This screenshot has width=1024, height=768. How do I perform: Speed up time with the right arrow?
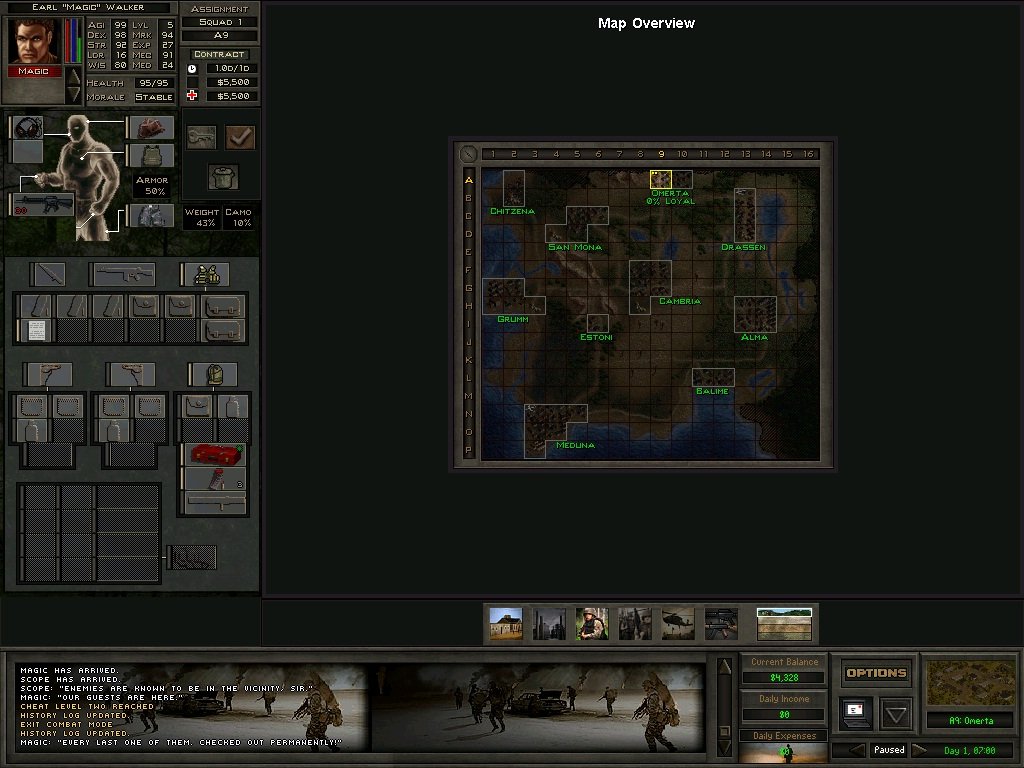[x=920, y=749]
